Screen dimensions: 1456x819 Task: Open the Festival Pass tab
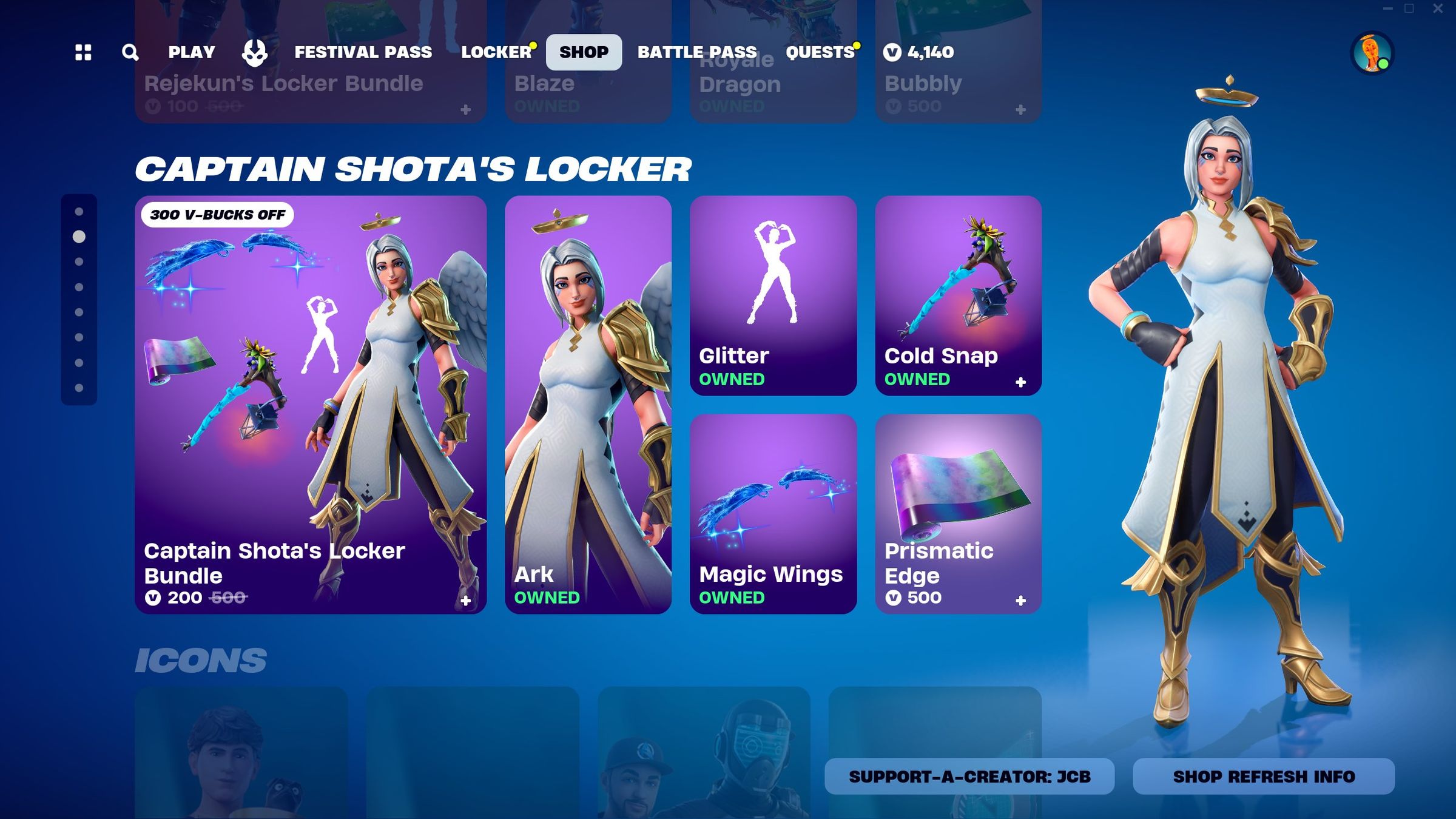tap(363, 52)
